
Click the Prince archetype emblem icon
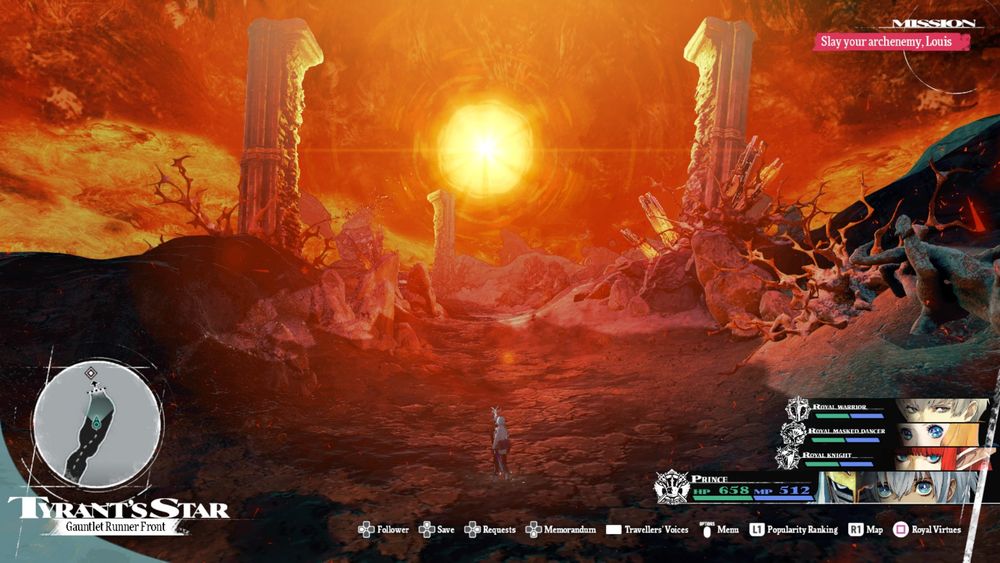670,489
